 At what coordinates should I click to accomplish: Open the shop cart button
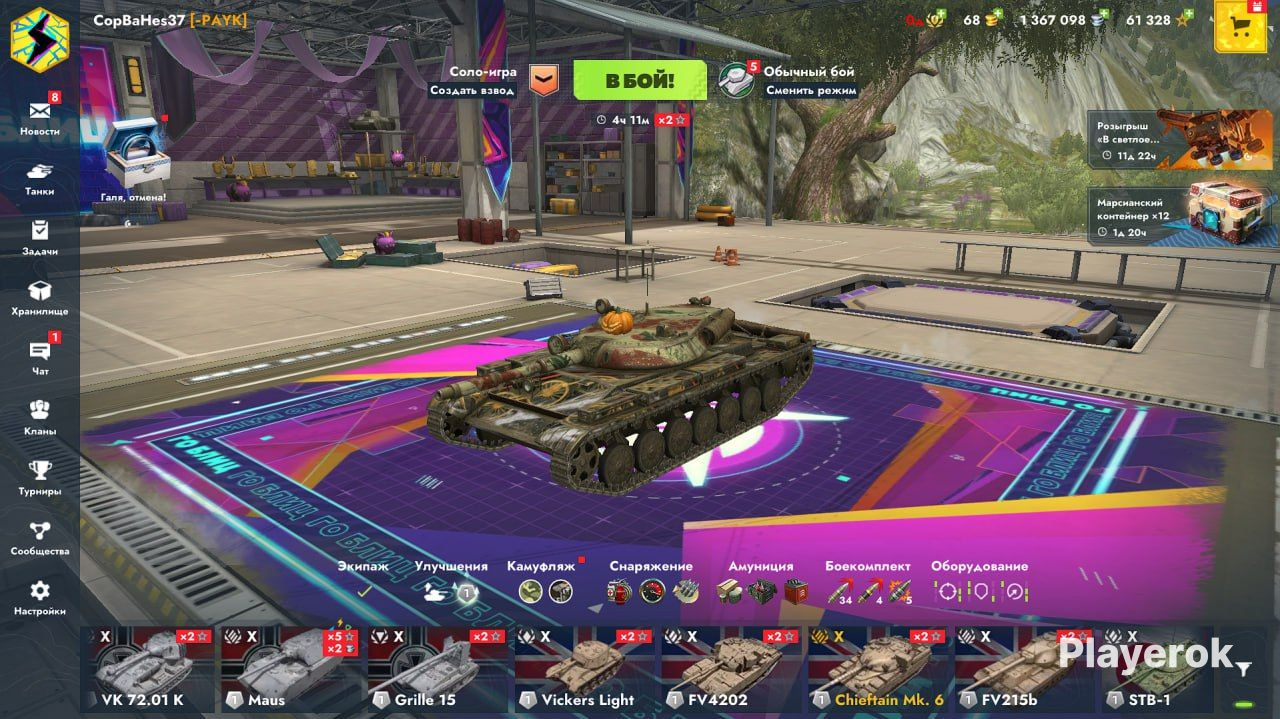point(1240,27)
